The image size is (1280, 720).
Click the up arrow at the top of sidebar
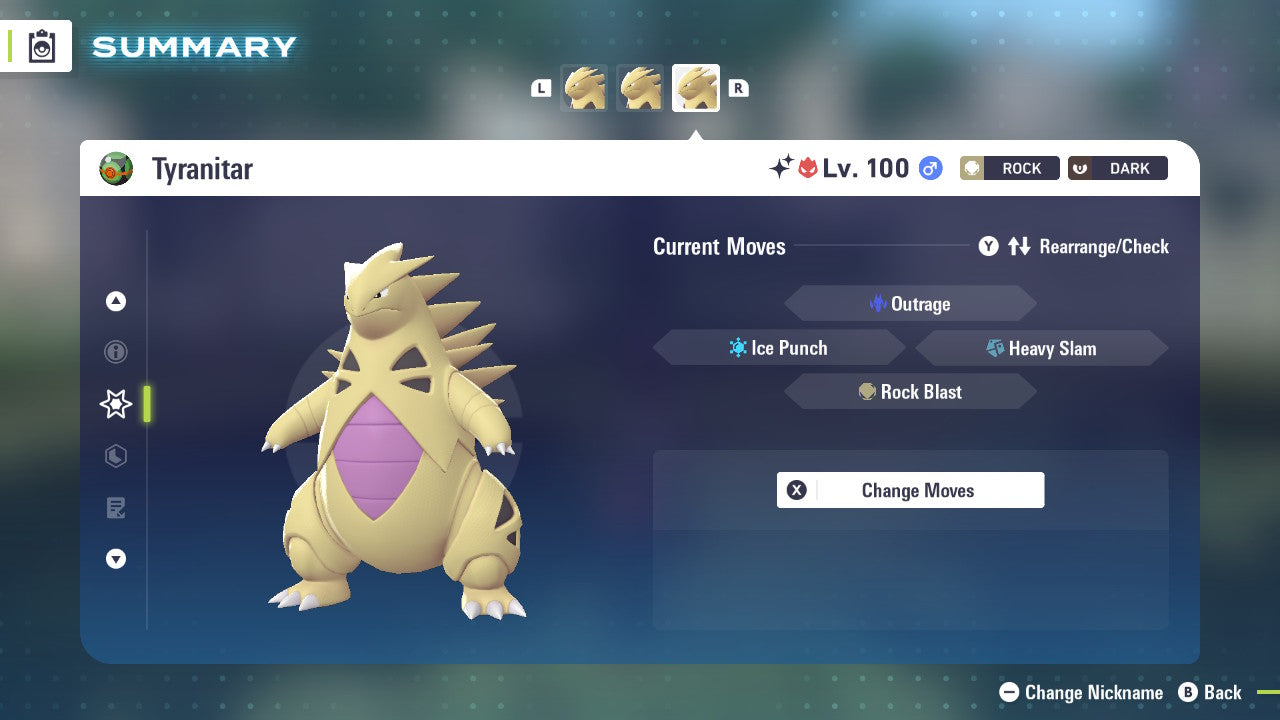[116, 301]
